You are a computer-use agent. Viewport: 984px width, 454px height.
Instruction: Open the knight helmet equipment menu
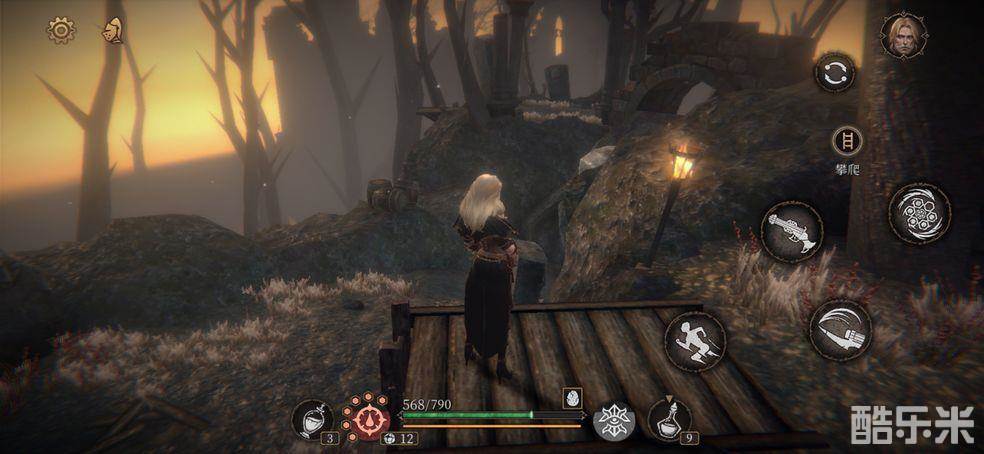[112, 31]
